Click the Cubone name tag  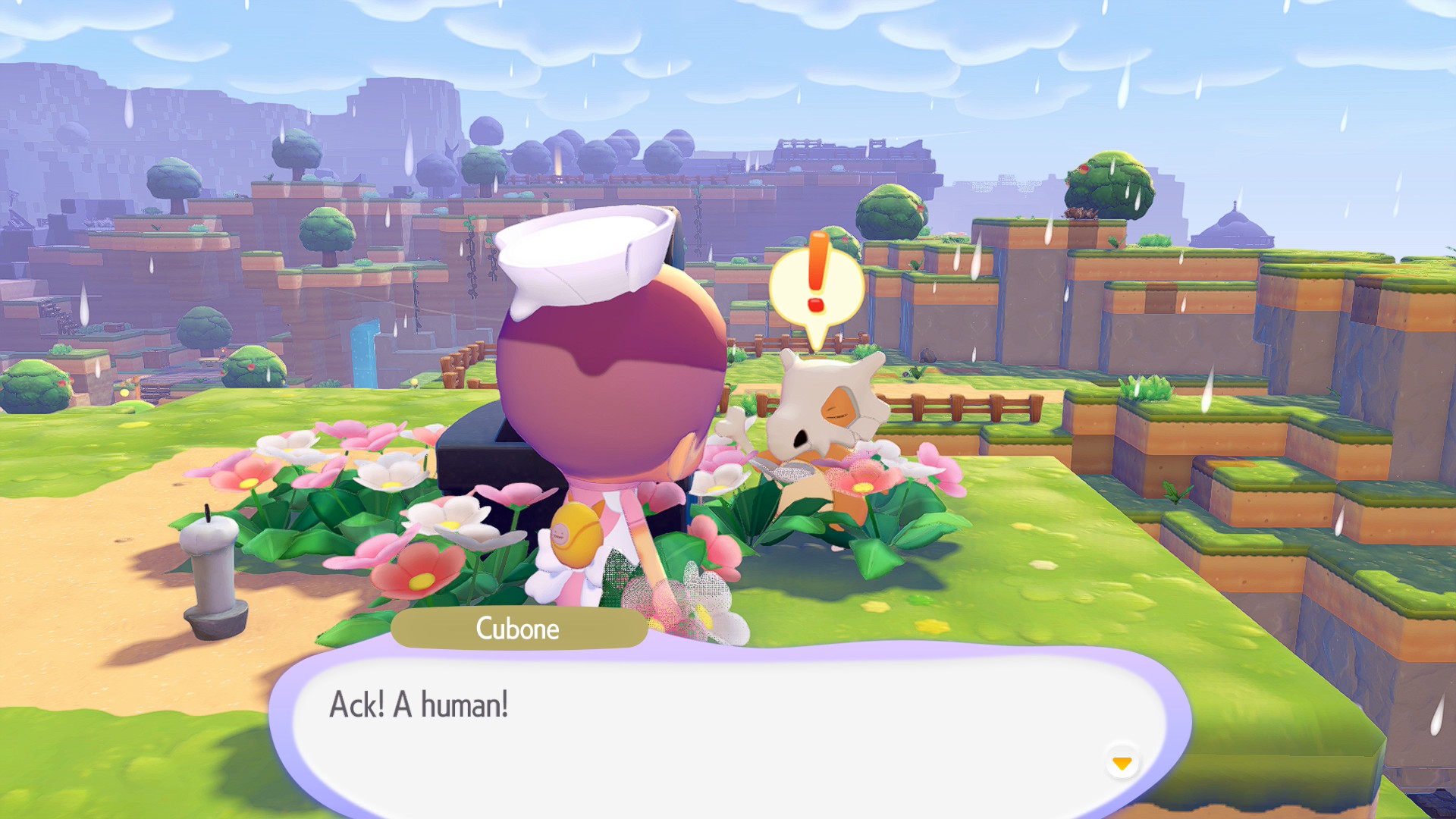518,628
